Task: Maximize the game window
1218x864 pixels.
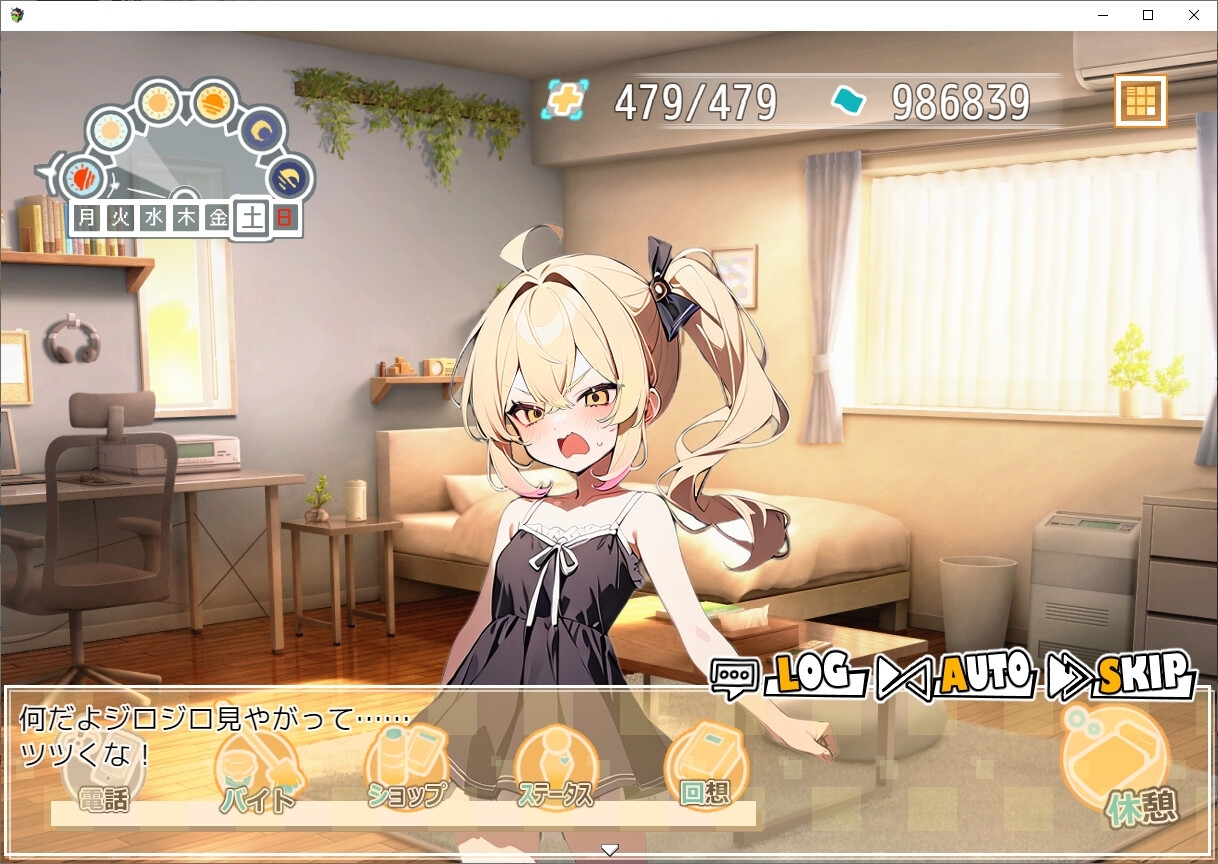Action: pos(1148,15)
